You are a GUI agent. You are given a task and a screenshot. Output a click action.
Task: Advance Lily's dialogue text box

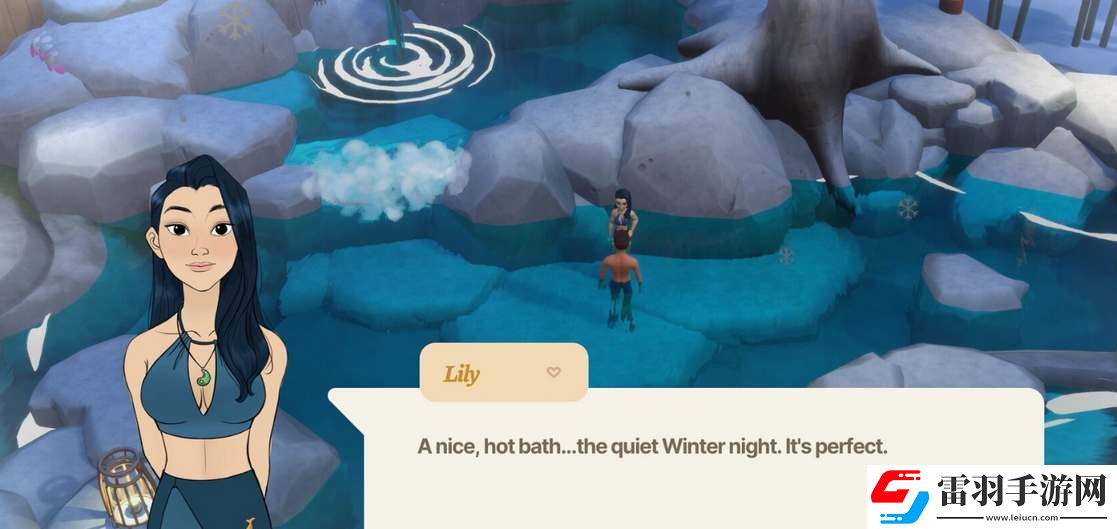(650, 447)
